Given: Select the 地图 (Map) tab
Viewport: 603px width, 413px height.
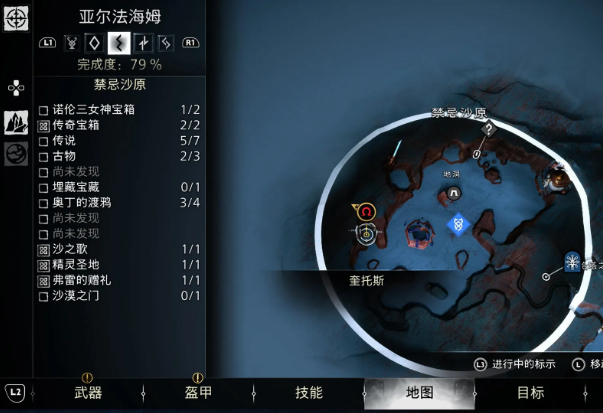Looking at the screenshot, I should pyautogui.click(x=420, y=393).
